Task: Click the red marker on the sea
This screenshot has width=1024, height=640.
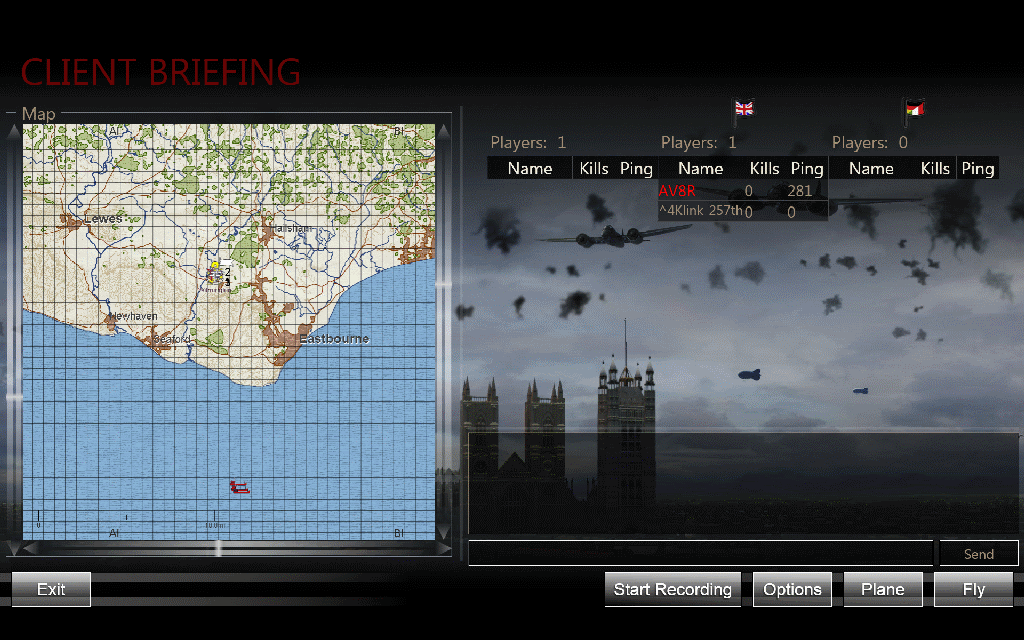Action: click(239, 487)
